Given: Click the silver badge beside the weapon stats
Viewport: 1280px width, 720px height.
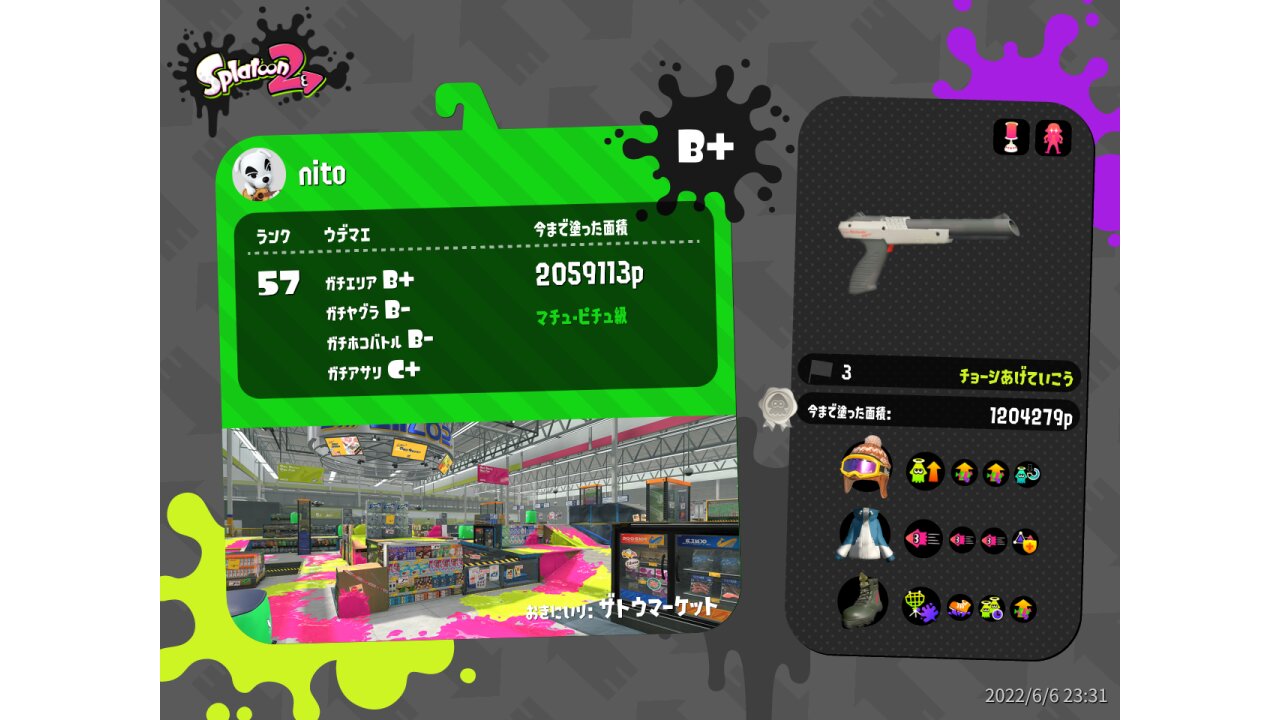Looking at the screenshot, I should pyautogui.click(x=776, y=408).
